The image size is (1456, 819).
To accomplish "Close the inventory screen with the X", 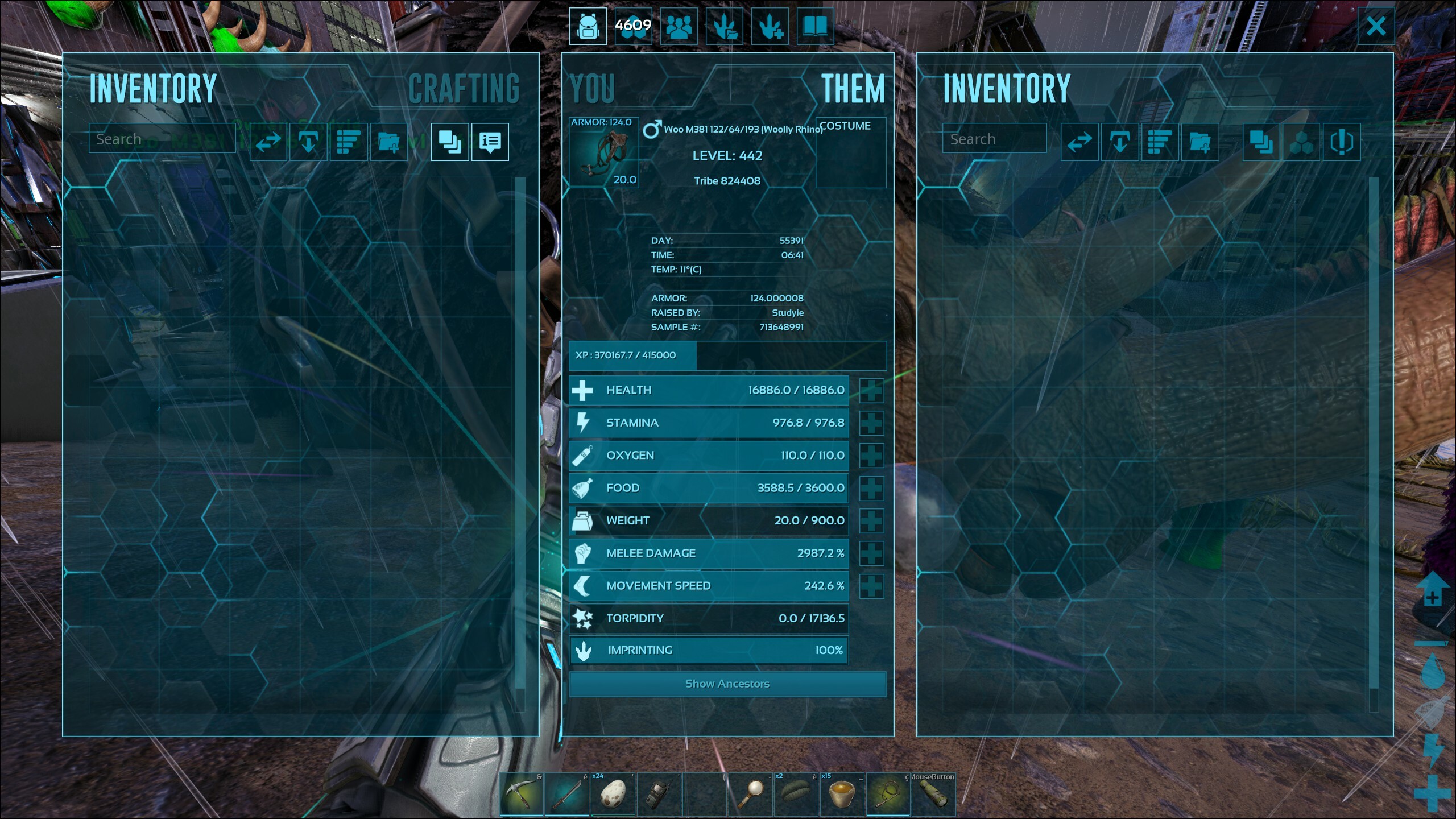I will 1376,26.
